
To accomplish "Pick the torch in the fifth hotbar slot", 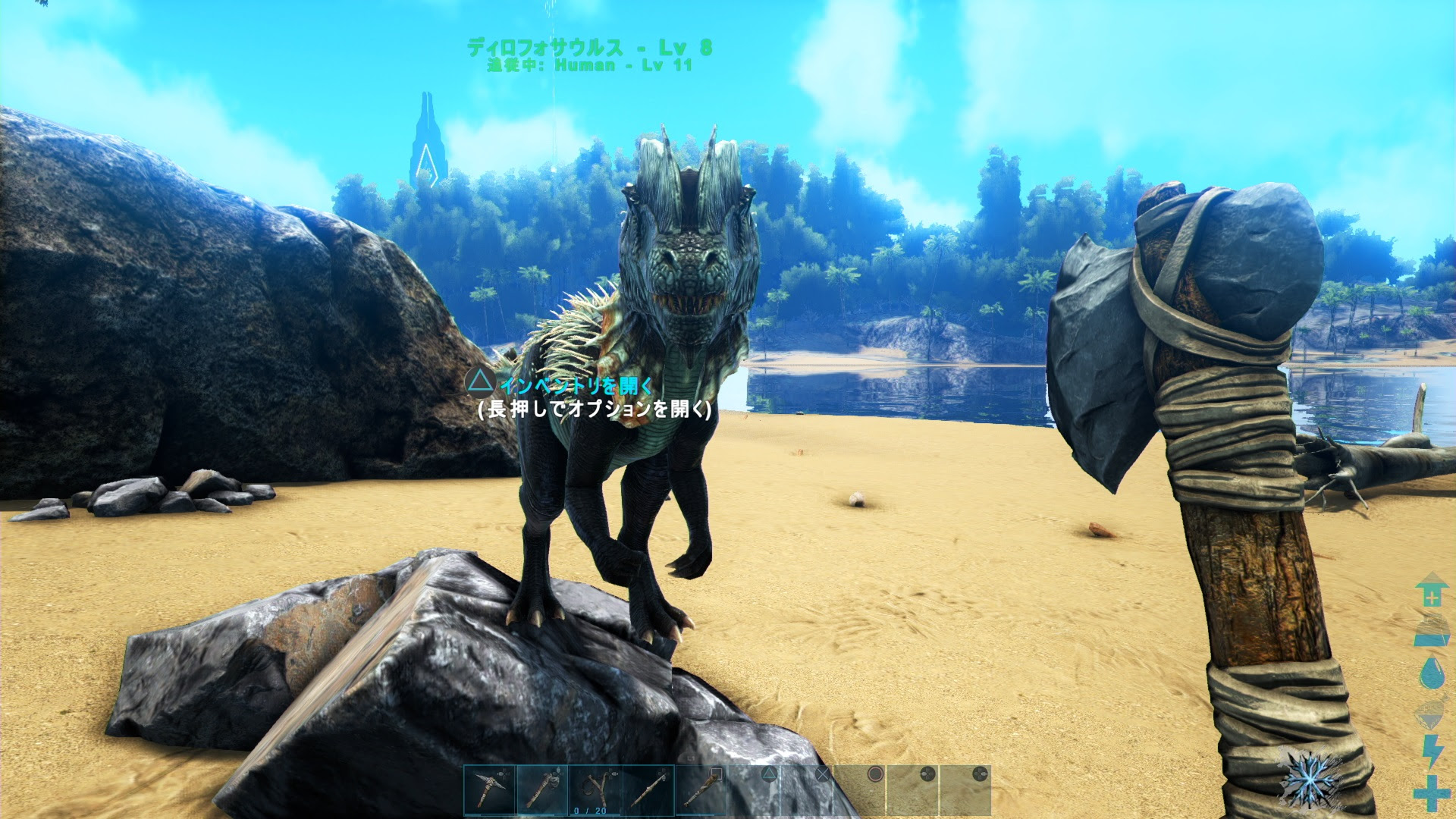I will (701, 790).
